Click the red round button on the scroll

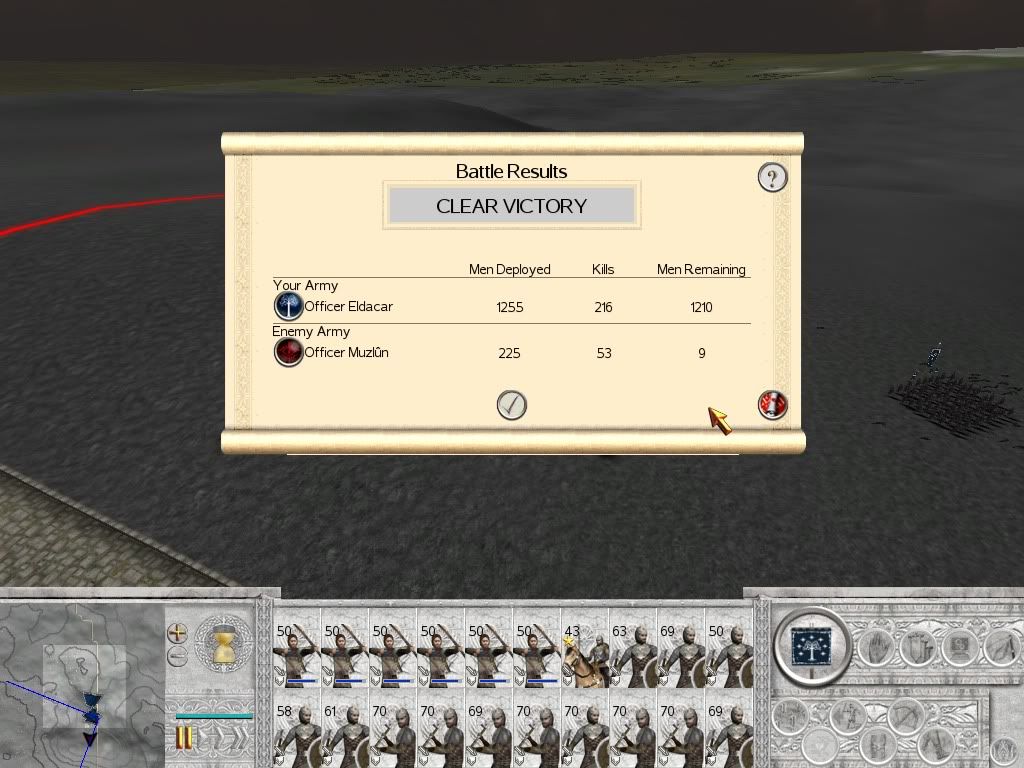pyautogui.click(x=772, y=404)
